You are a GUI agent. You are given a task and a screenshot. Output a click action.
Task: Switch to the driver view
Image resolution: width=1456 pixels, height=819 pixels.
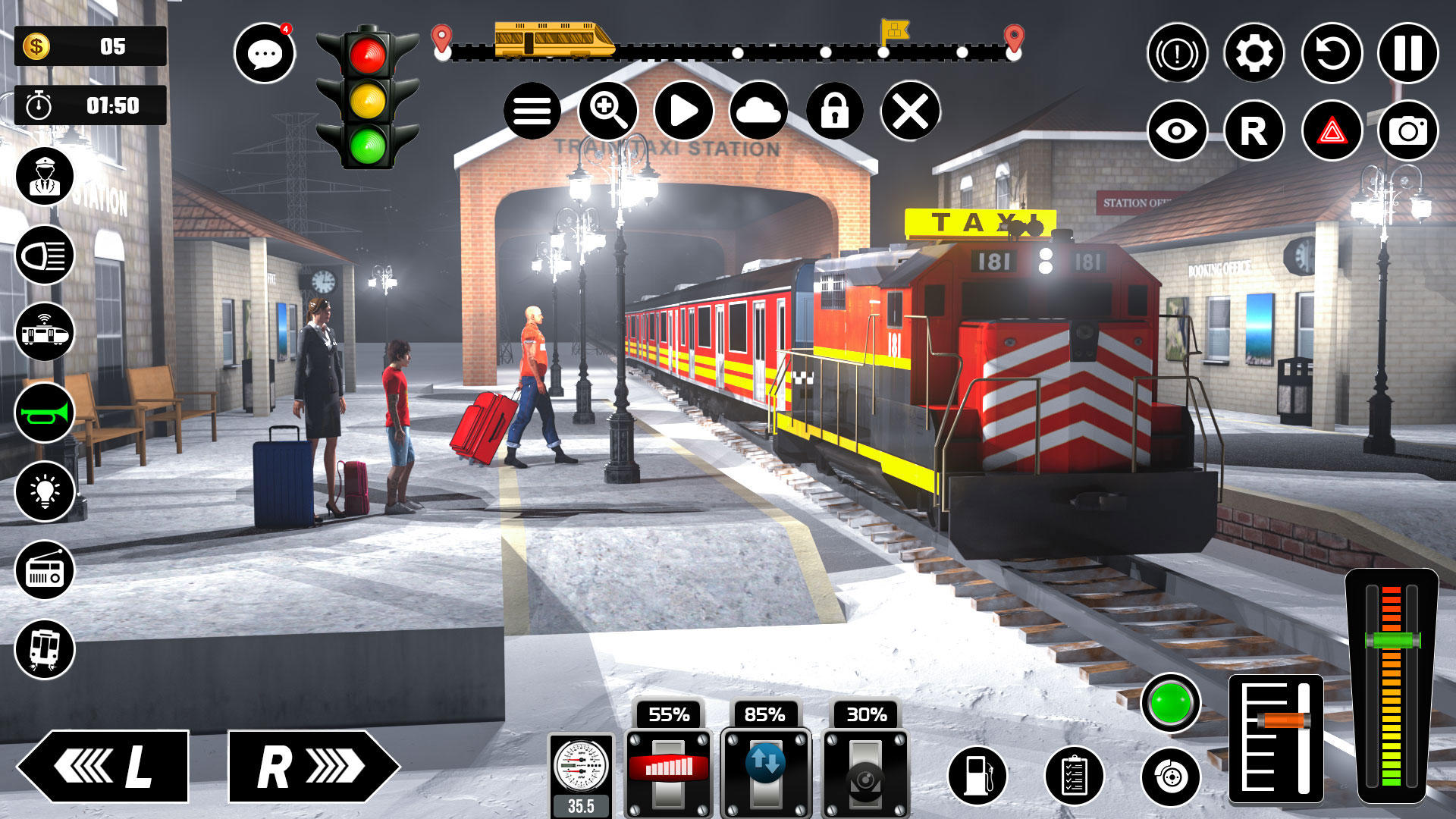coord(45,176)
